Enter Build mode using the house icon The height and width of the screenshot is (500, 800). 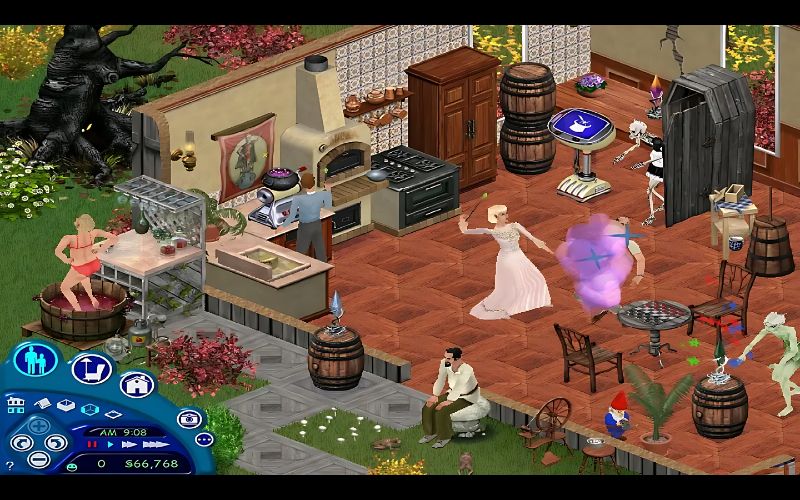136,385
